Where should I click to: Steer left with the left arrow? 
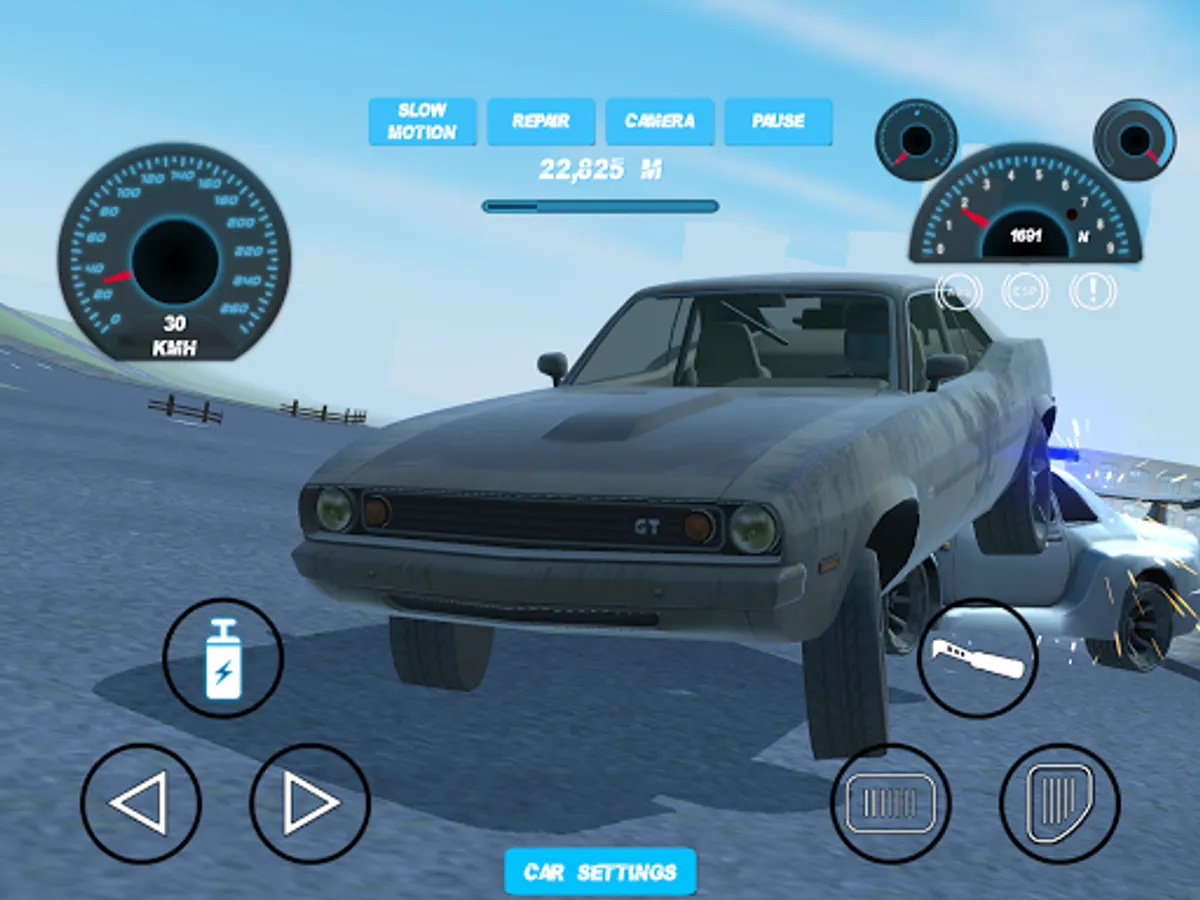click(x=141, y=803)
